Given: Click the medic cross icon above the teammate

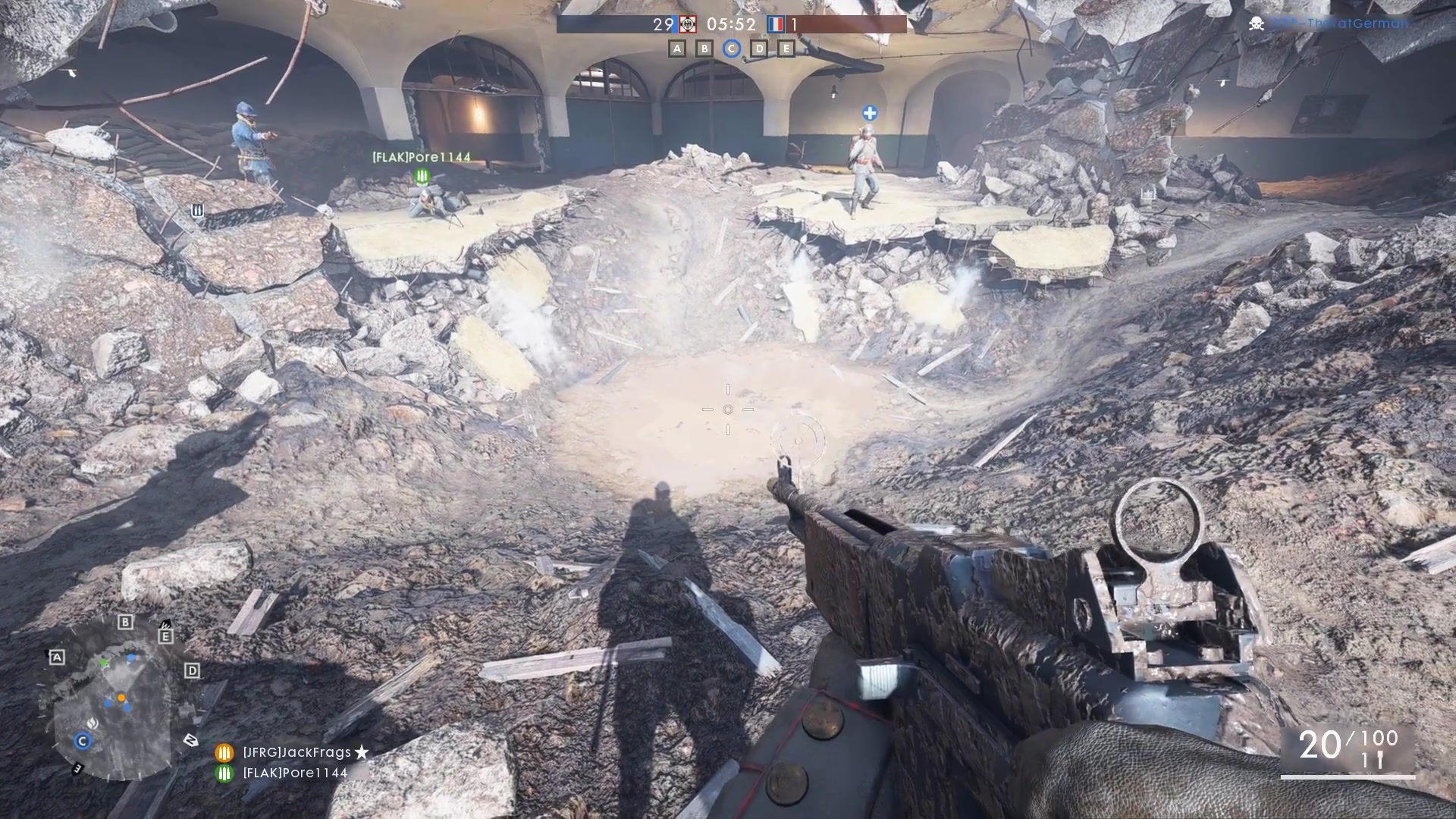Looking at the screenshot, I should (x=870, y=114).
